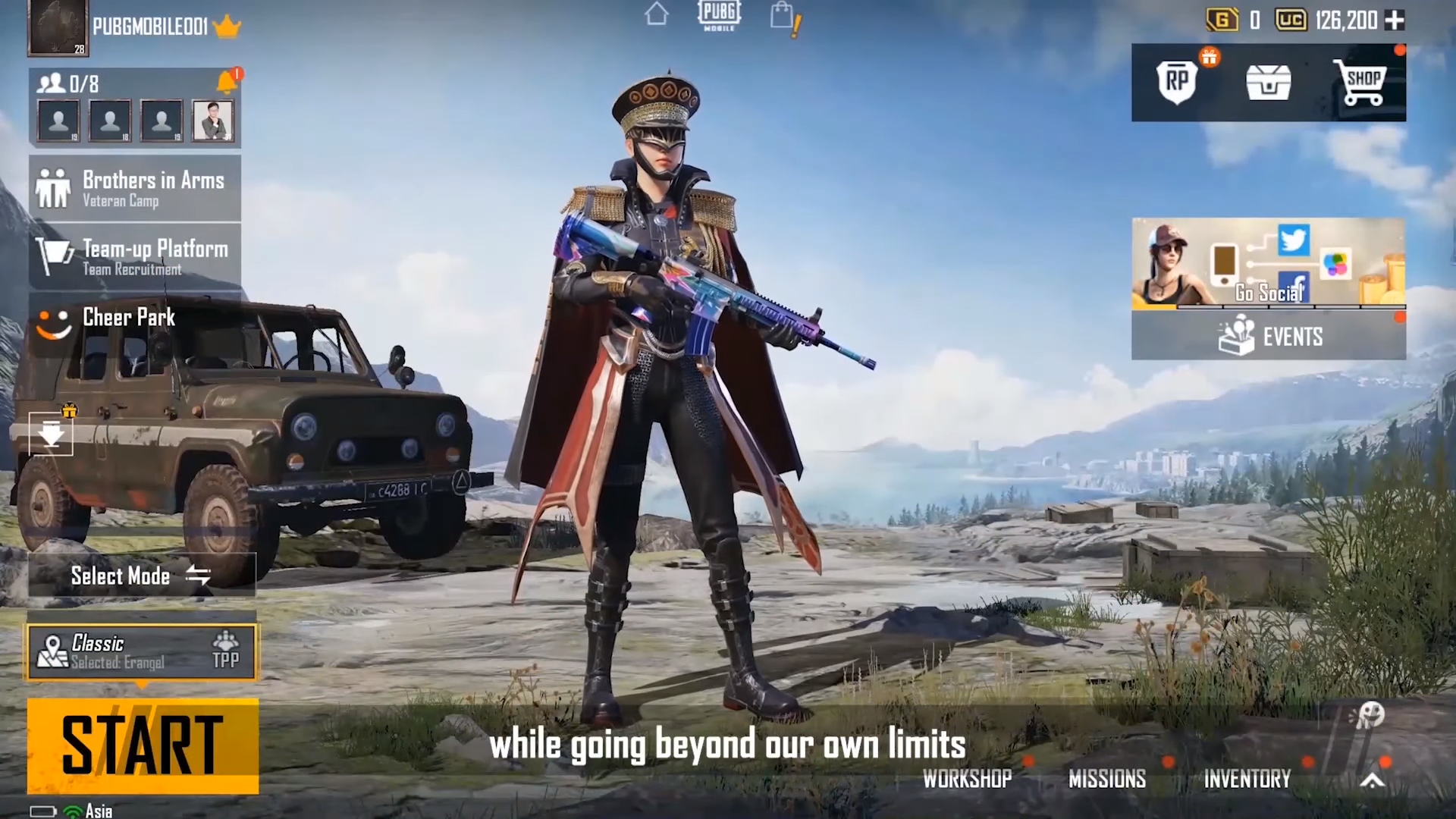Open the PUBGMOBILE001 player profile avatar
Image resolution: width=1456 pixels, height=819 pixels.
(x=58, y=28)
